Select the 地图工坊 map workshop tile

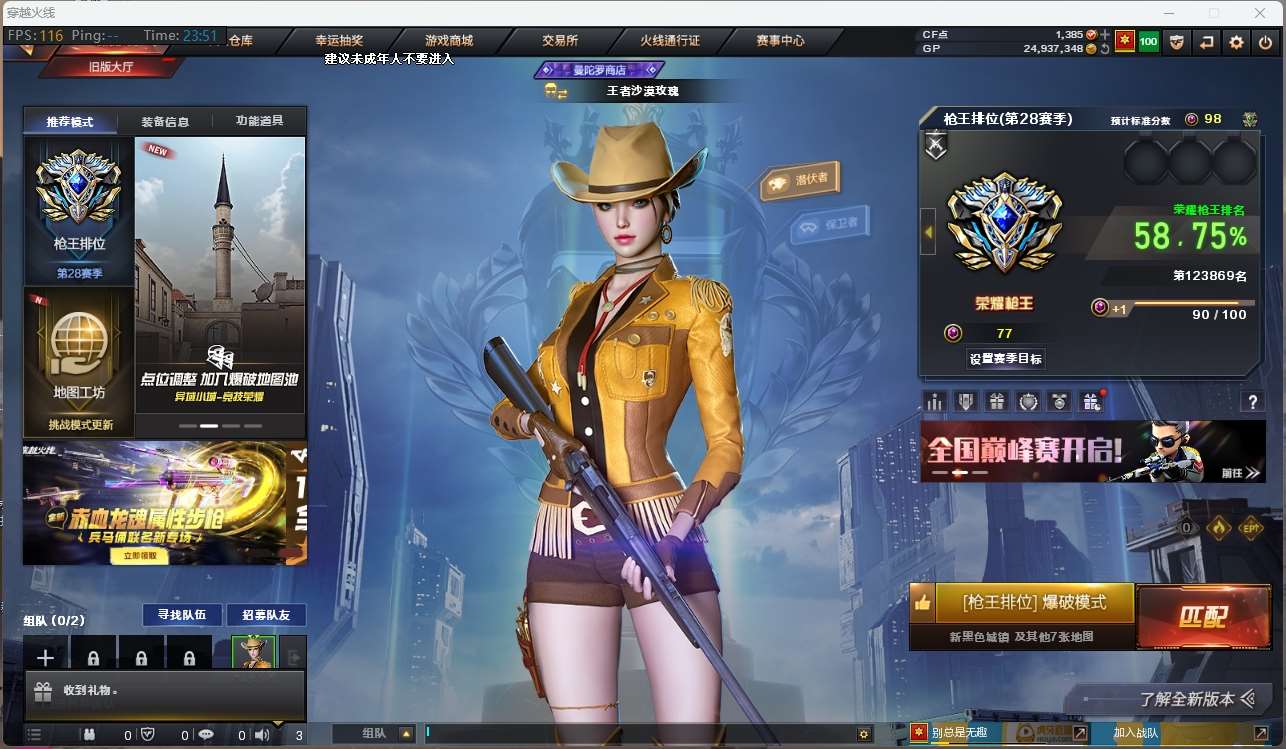pos(79,361)
